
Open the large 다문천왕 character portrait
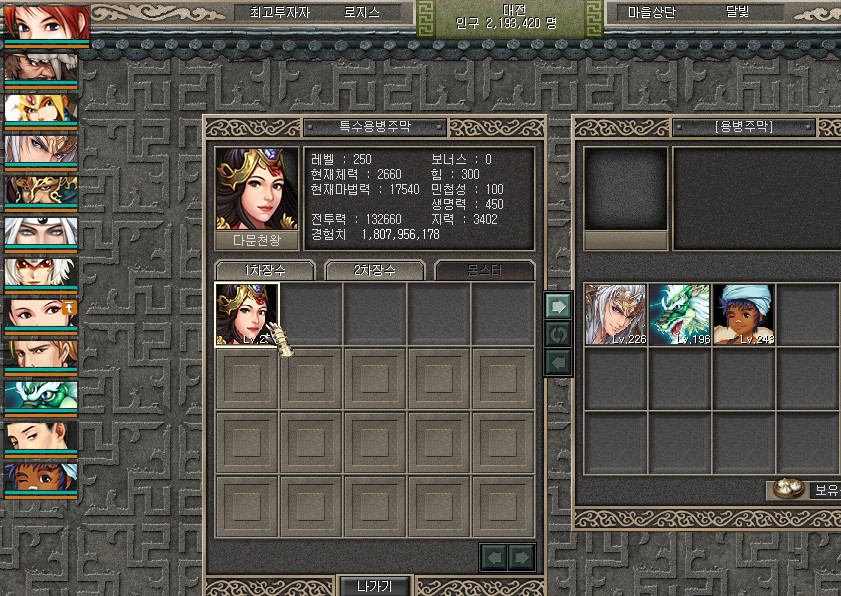(257, 190)
